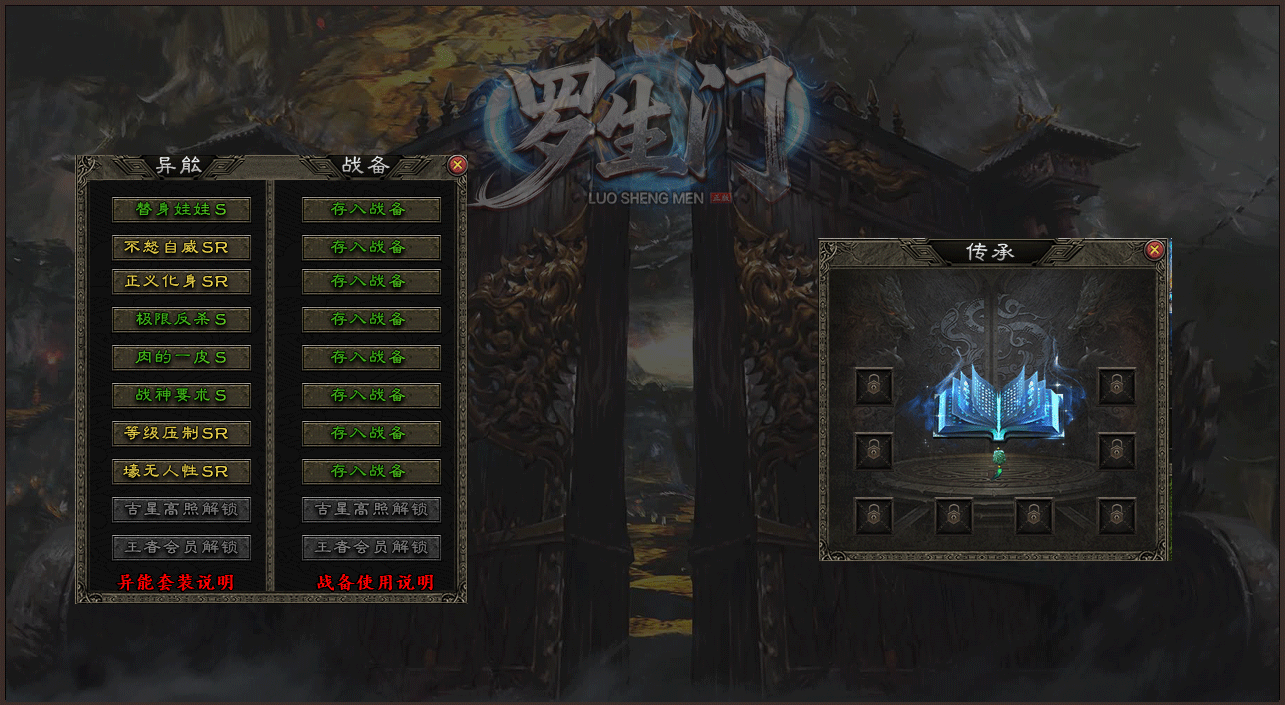Select the 等级压制SR ability button
Image resolution: width=1285 pixels, height=705 pixels.
181,434
